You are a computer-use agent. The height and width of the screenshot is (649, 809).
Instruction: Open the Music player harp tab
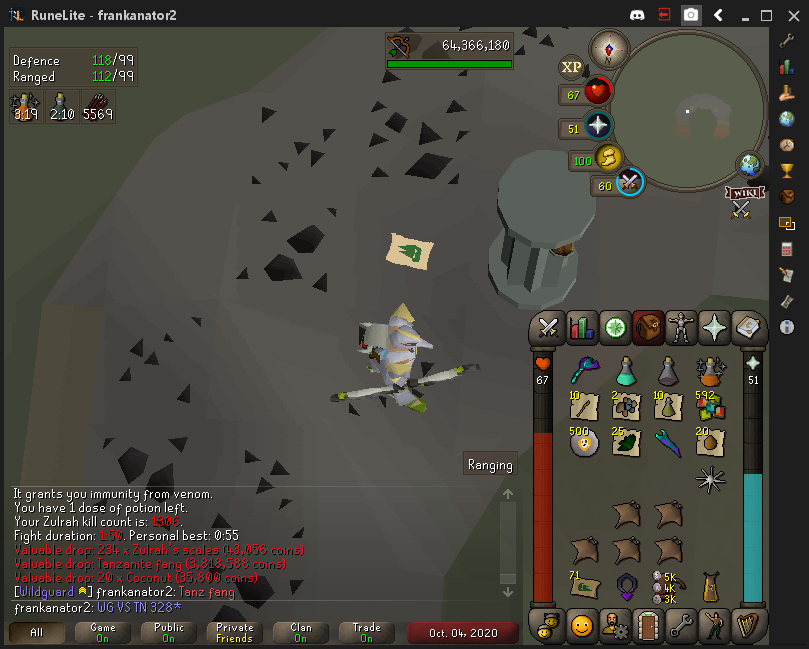(749, 627)
